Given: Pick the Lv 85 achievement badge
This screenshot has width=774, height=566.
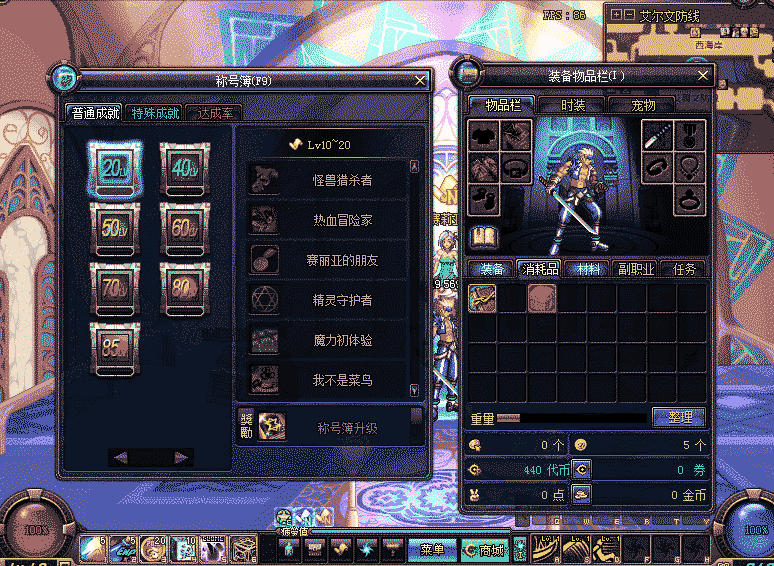Looking at the screenshot, I should 115,345.
